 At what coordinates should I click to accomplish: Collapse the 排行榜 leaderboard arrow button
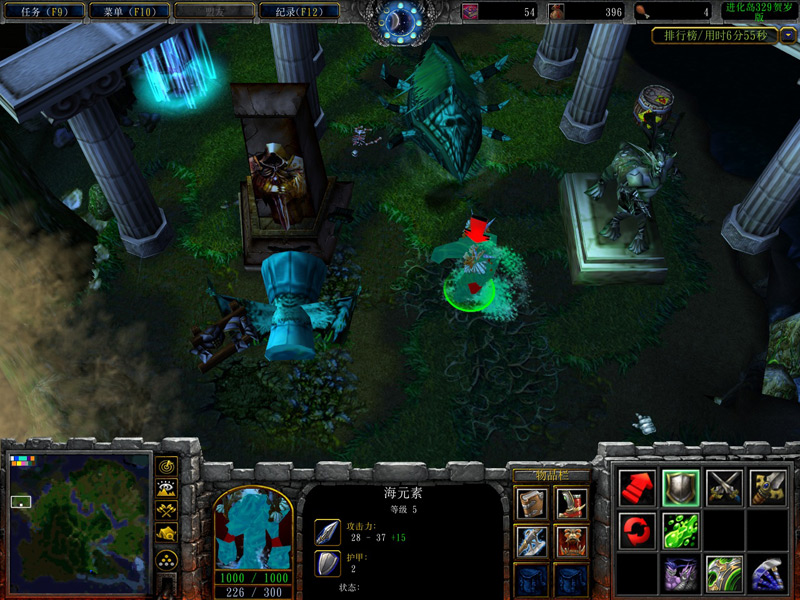789,35
